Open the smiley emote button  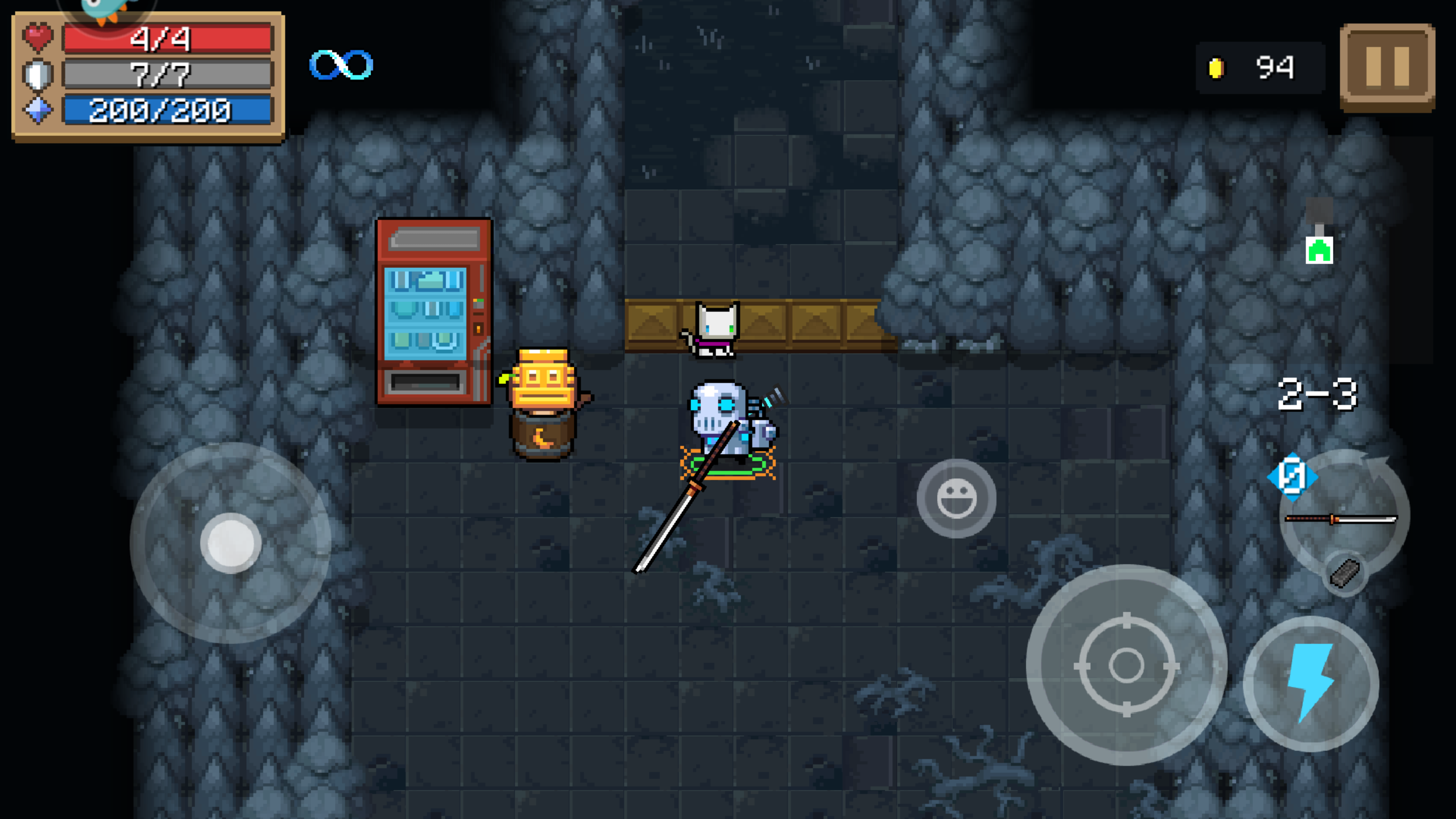pyautogui.click(x=956, y=498)
